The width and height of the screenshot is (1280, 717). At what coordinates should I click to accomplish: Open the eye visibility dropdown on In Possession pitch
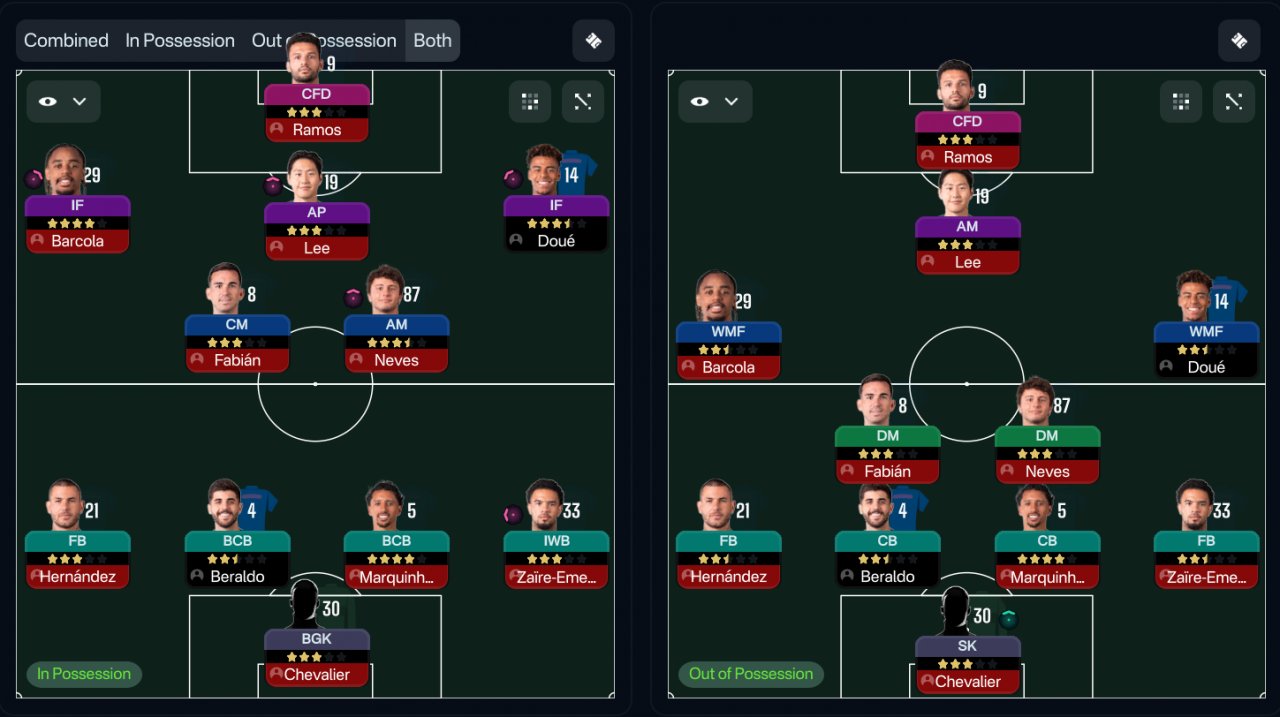[63, 101]
